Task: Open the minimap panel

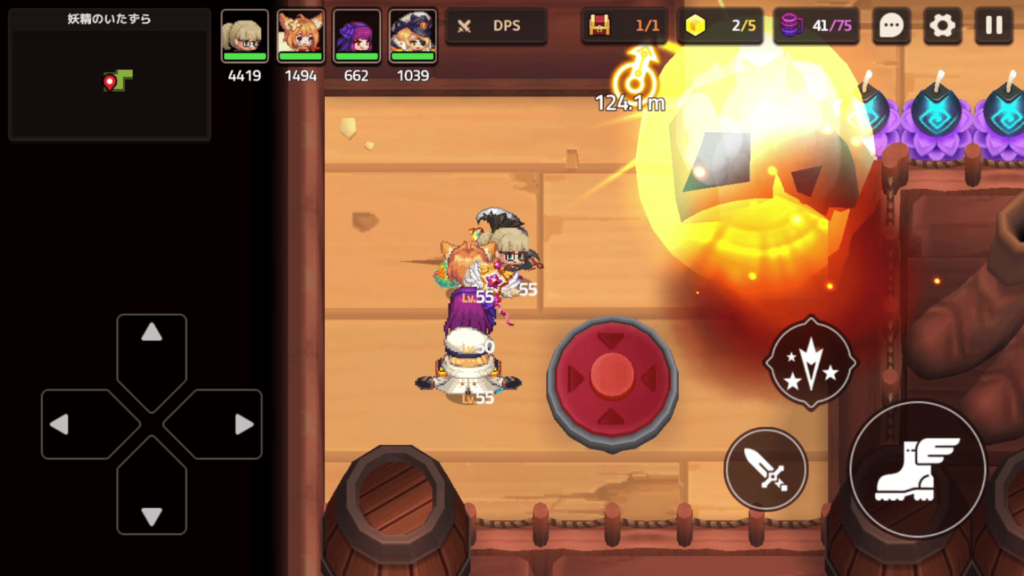Action: click(109, 75)
